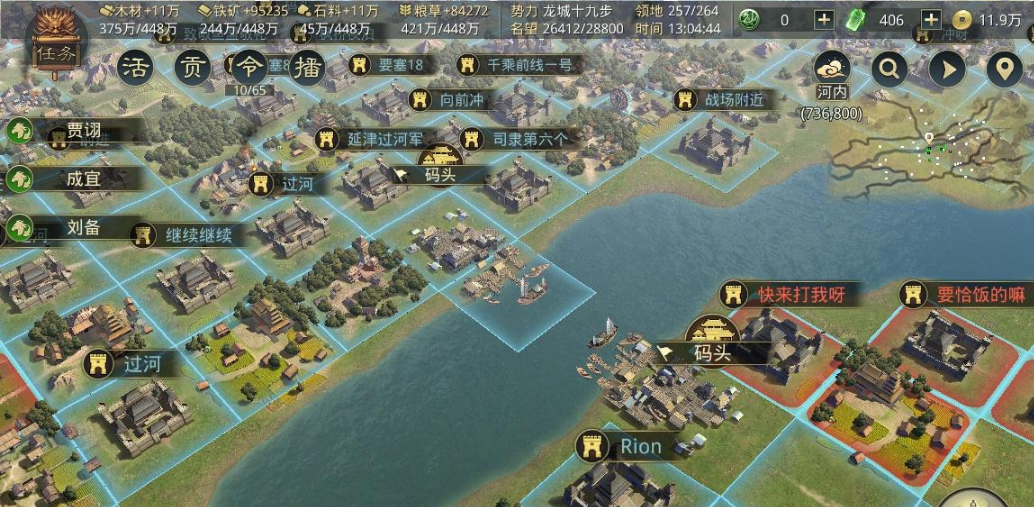Open the 播 broadcast button
This screenshot has width=1034, height=507.
[x=309, y=68]
